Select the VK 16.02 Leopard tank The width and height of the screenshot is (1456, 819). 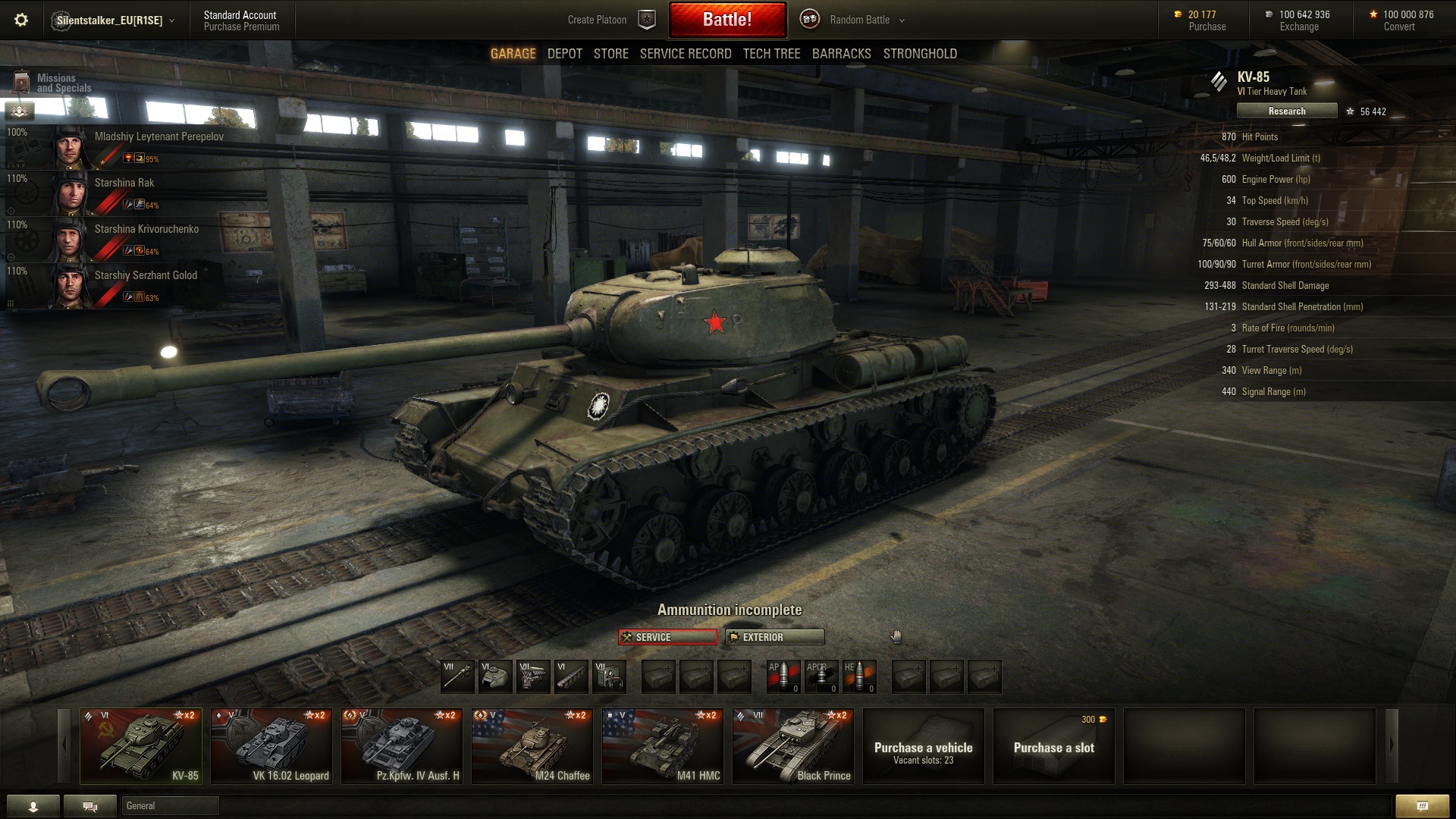[x=271, y=746]
